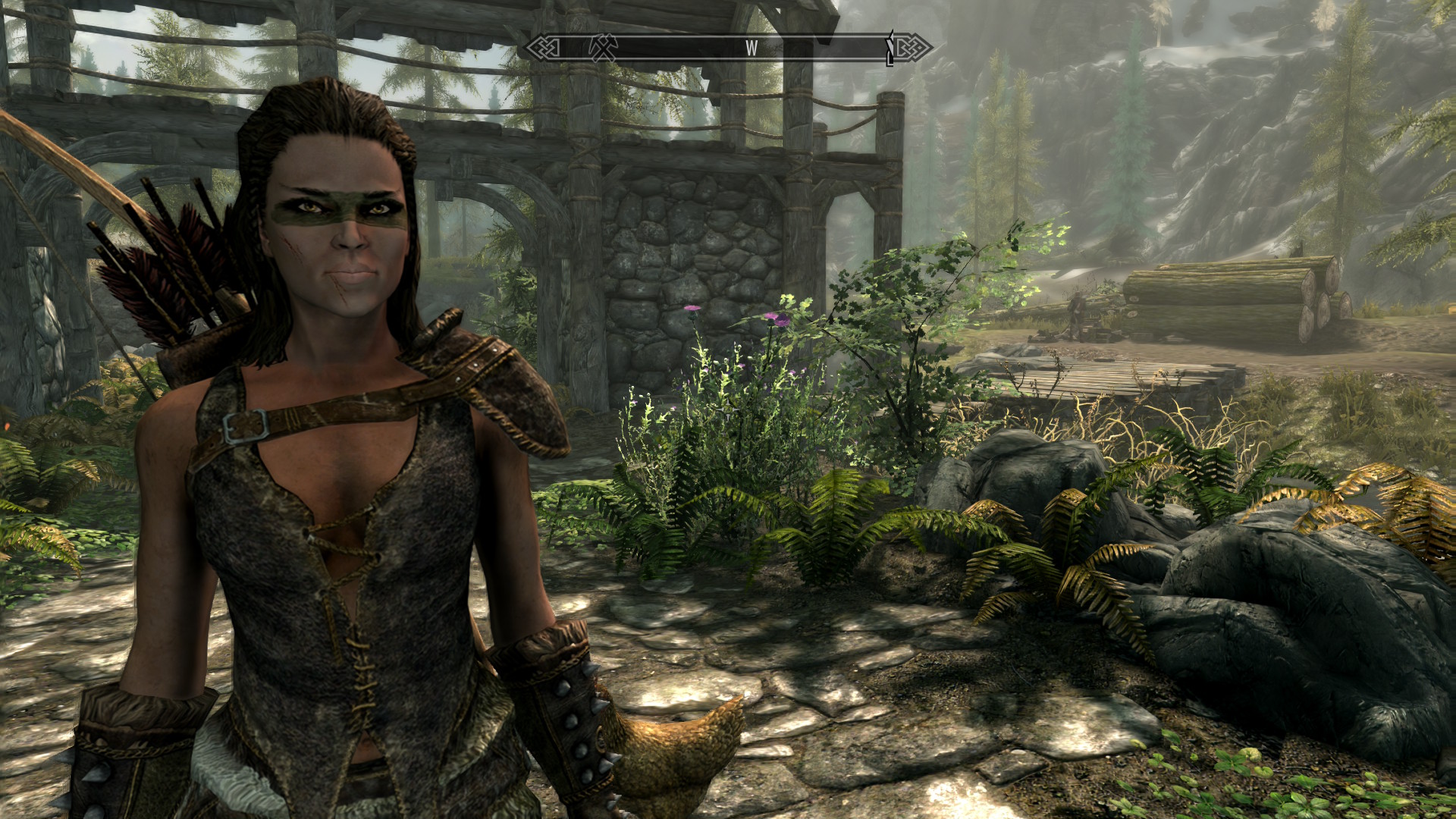Select the West heading on the compass bar

(751, 49)
